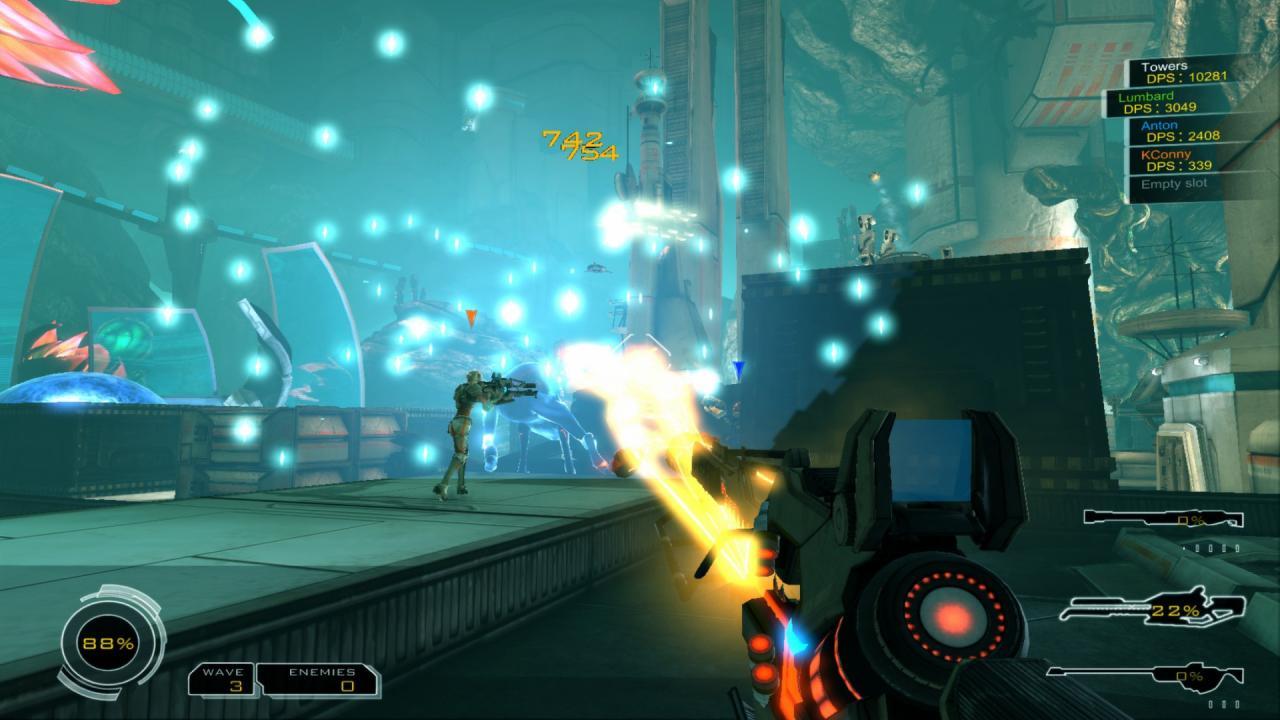Switch to the Wave panel
The width and height of the screenshot is (1280, 720).
click(220, 680)
